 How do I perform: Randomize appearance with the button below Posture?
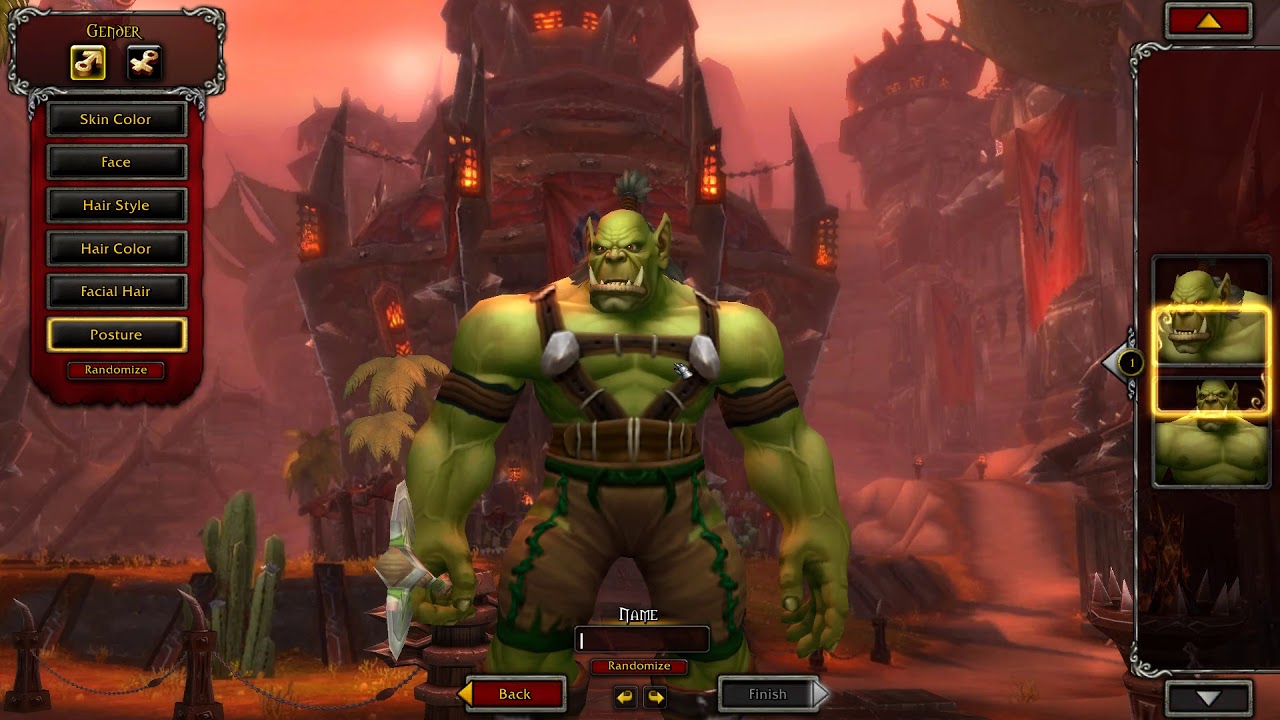116,370
